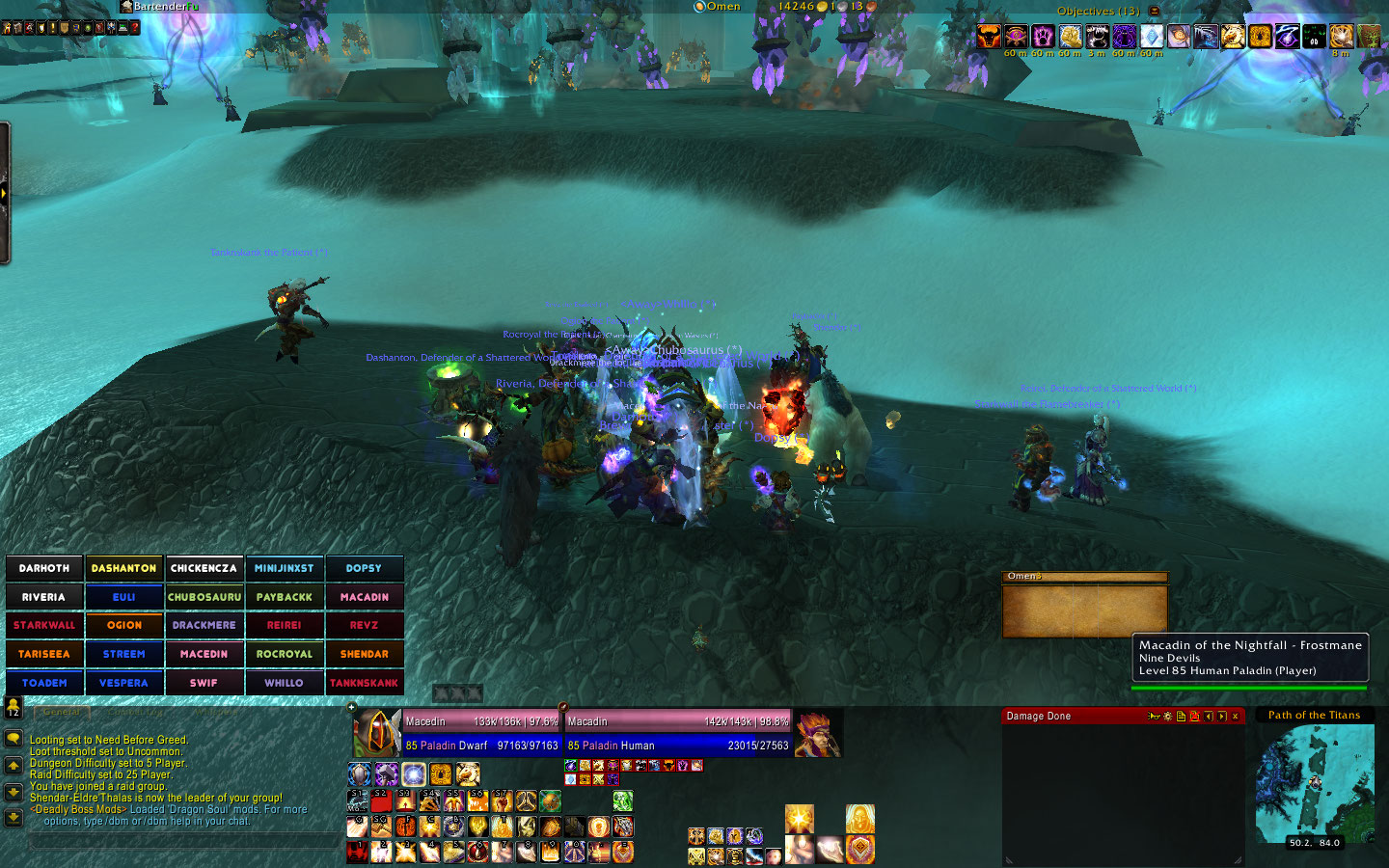Open the minimap showing Path of the Titans

pyautogui.click(x=1315, y=783)
